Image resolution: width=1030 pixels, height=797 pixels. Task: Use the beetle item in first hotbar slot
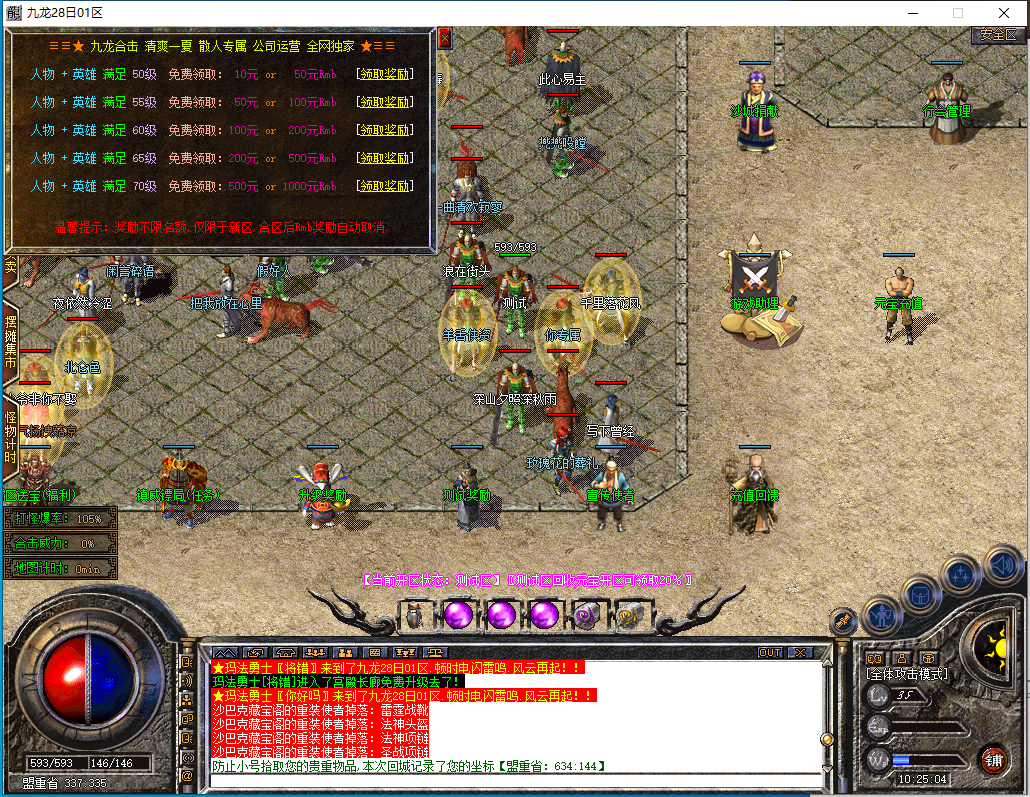pyautogui.click(x=414, y=615)
